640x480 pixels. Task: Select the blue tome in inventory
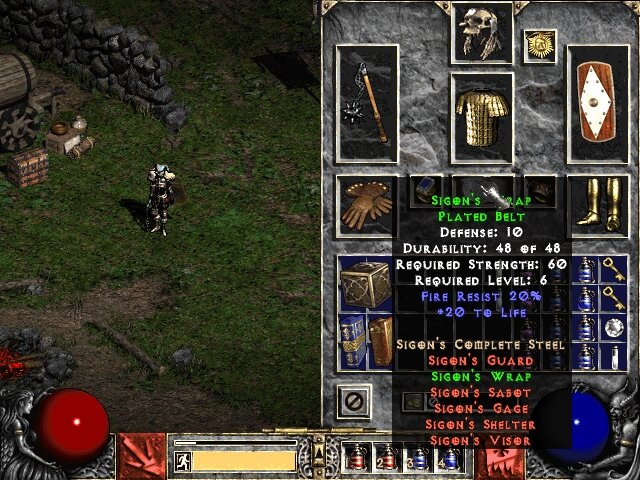point(350,338)
